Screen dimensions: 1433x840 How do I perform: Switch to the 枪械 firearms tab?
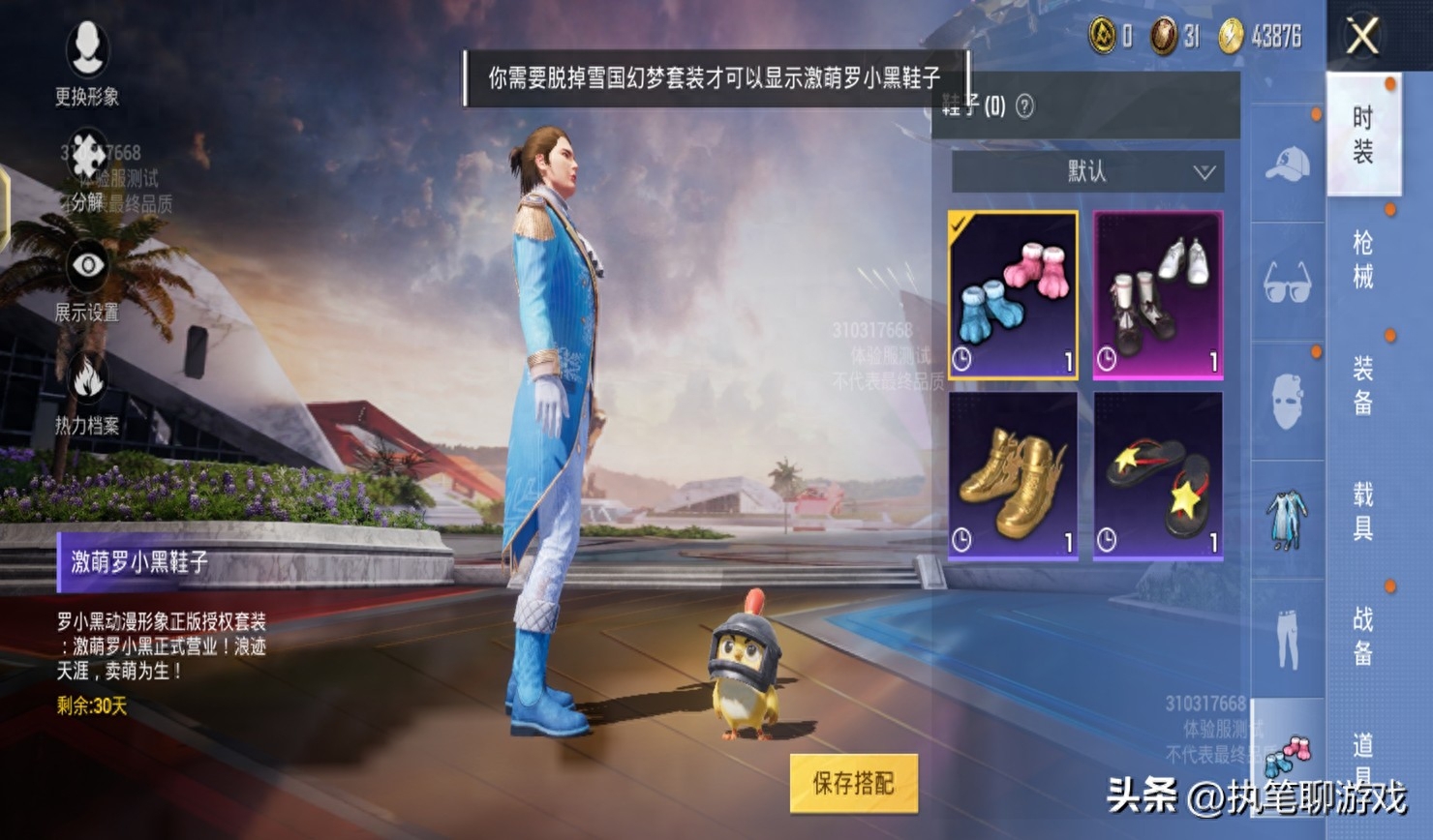coord(1362,259)
